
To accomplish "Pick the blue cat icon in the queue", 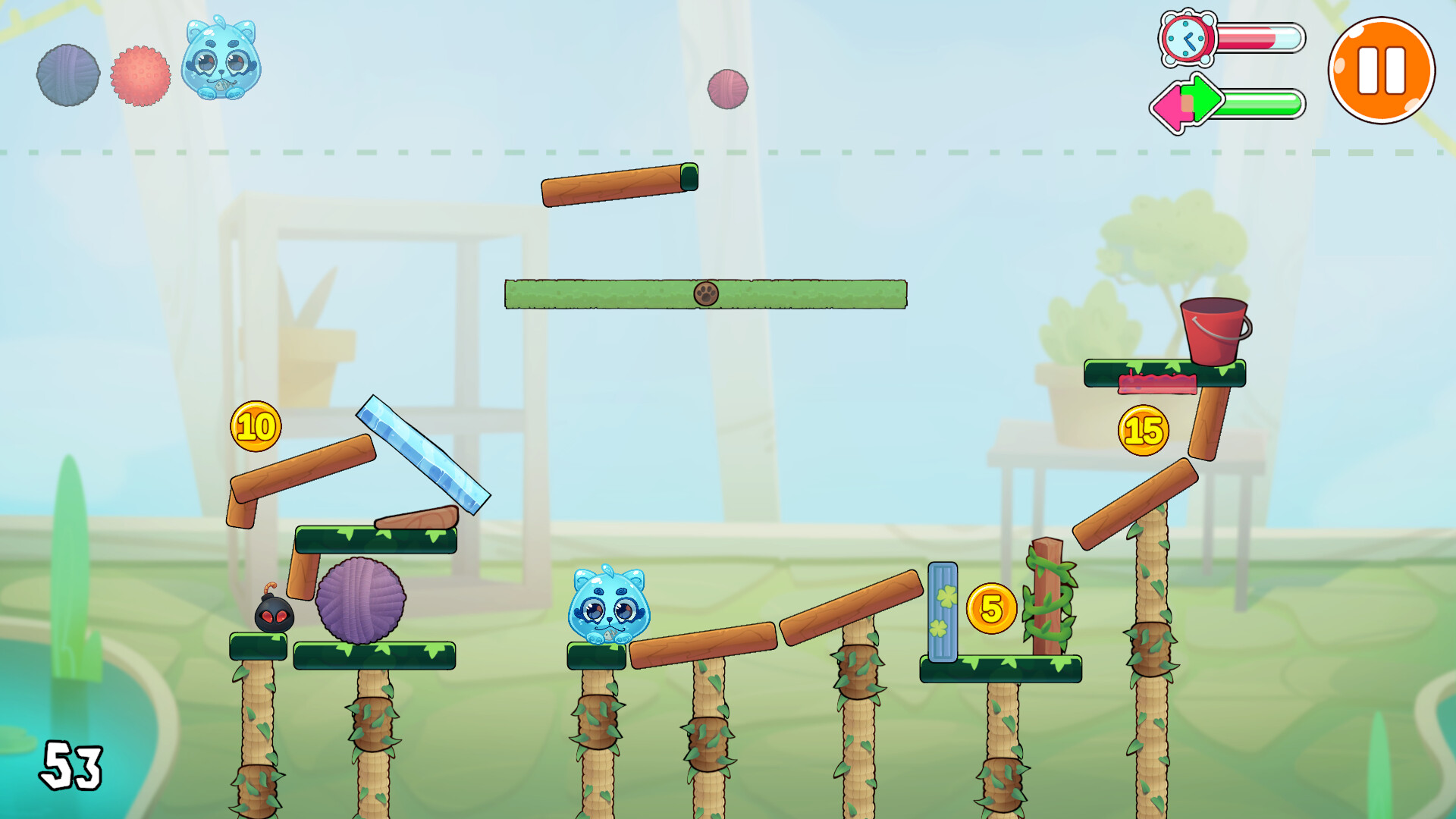I will (221, 60).
